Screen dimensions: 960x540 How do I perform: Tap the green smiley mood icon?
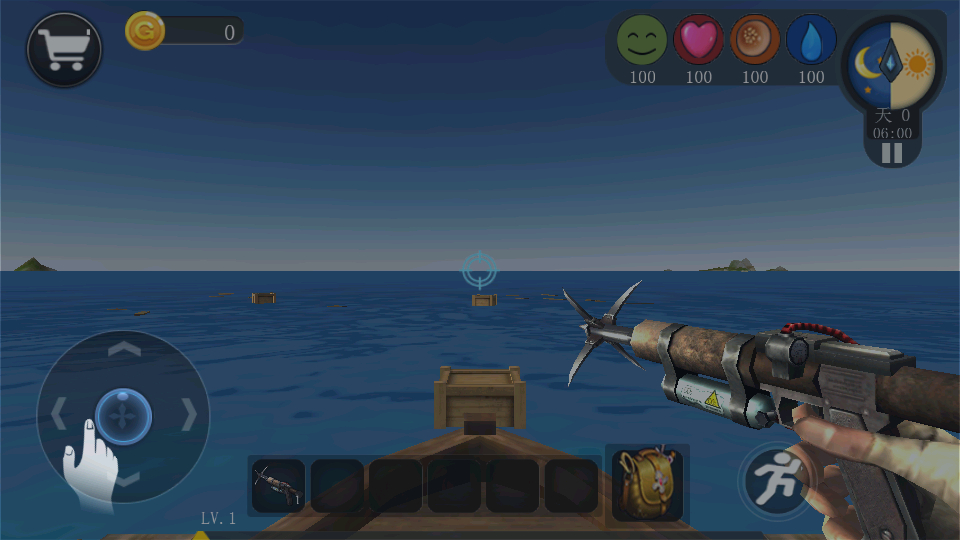(641, 41)
